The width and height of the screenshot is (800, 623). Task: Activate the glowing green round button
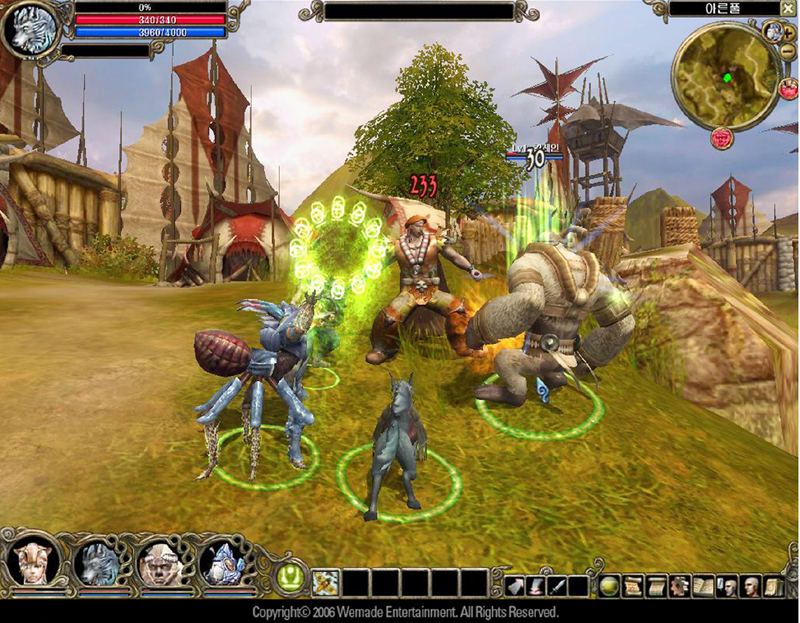pyautogui.click(x=291, y=577)
